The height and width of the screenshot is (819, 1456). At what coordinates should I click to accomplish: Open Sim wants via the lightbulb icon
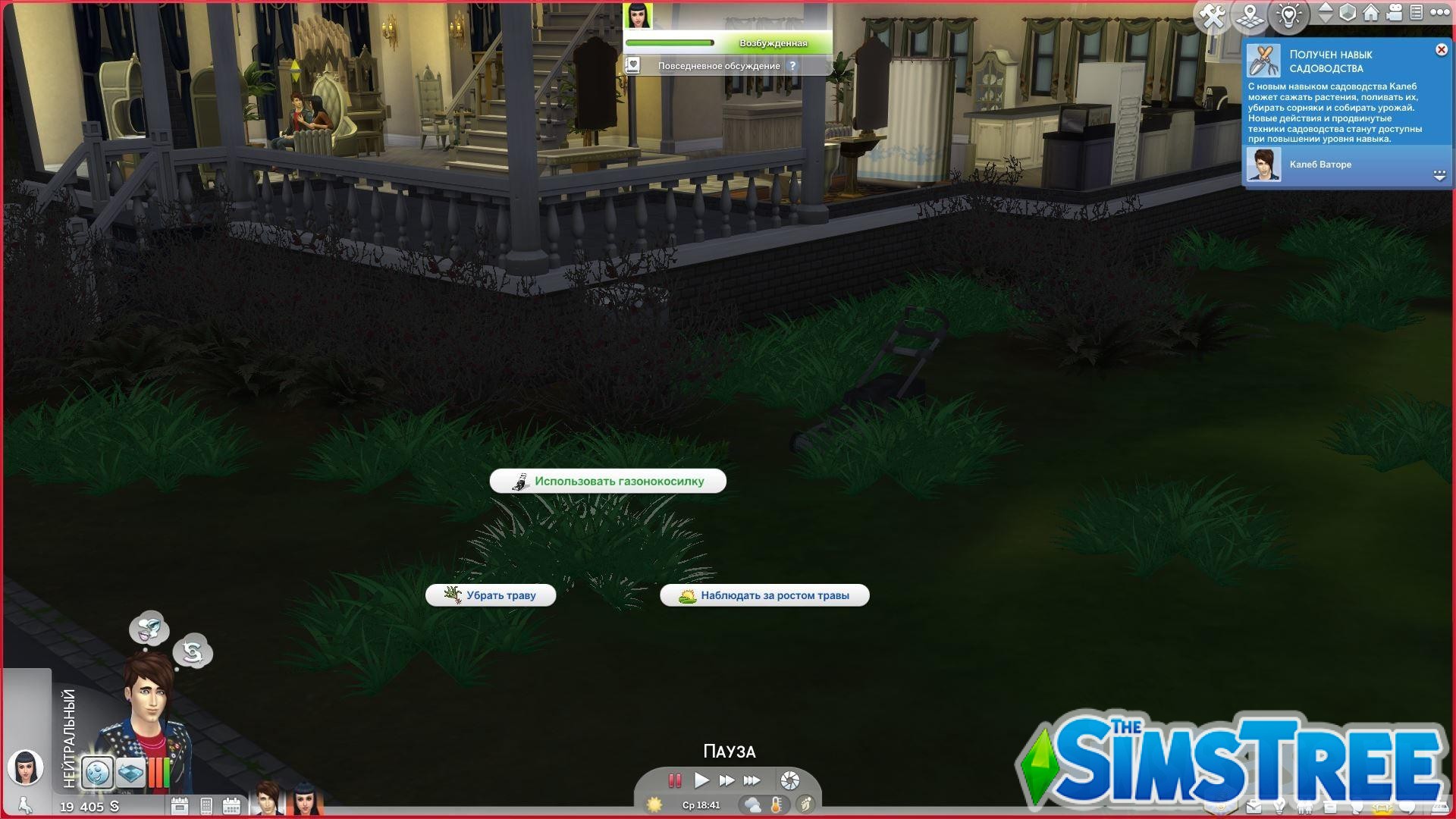[1289, 14]
